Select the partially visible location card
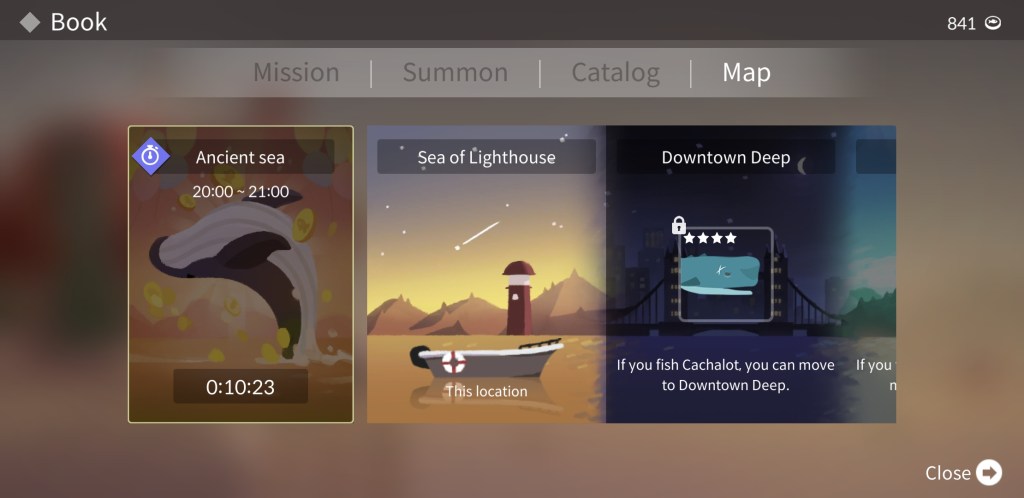This screenshot has width=1024, height=498. click(x=876, y=274)
